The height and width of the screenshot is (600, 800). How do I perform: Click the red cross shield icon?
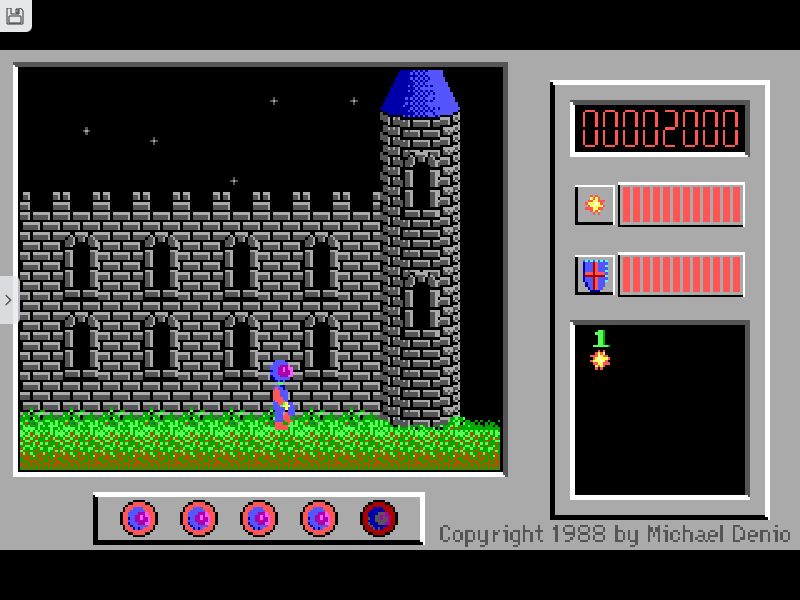pos(595,274)
